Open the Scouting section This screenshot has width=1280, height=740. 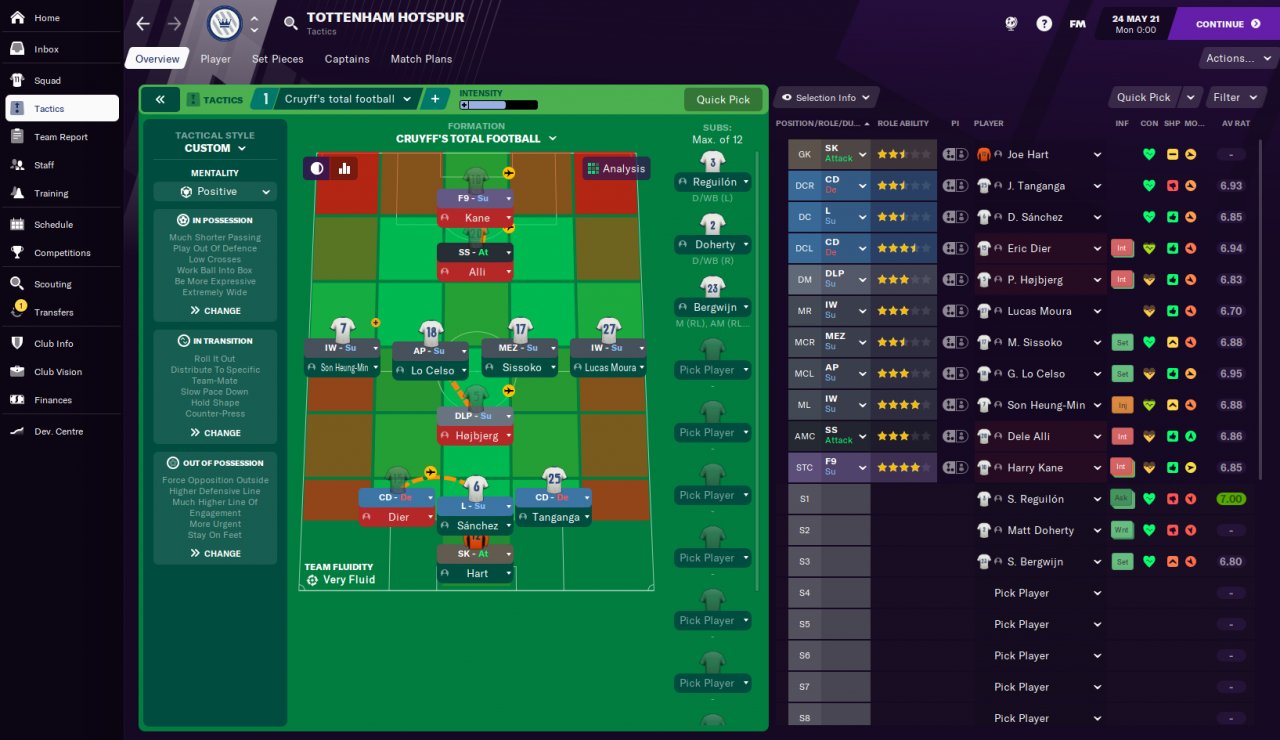pos(53,284)
